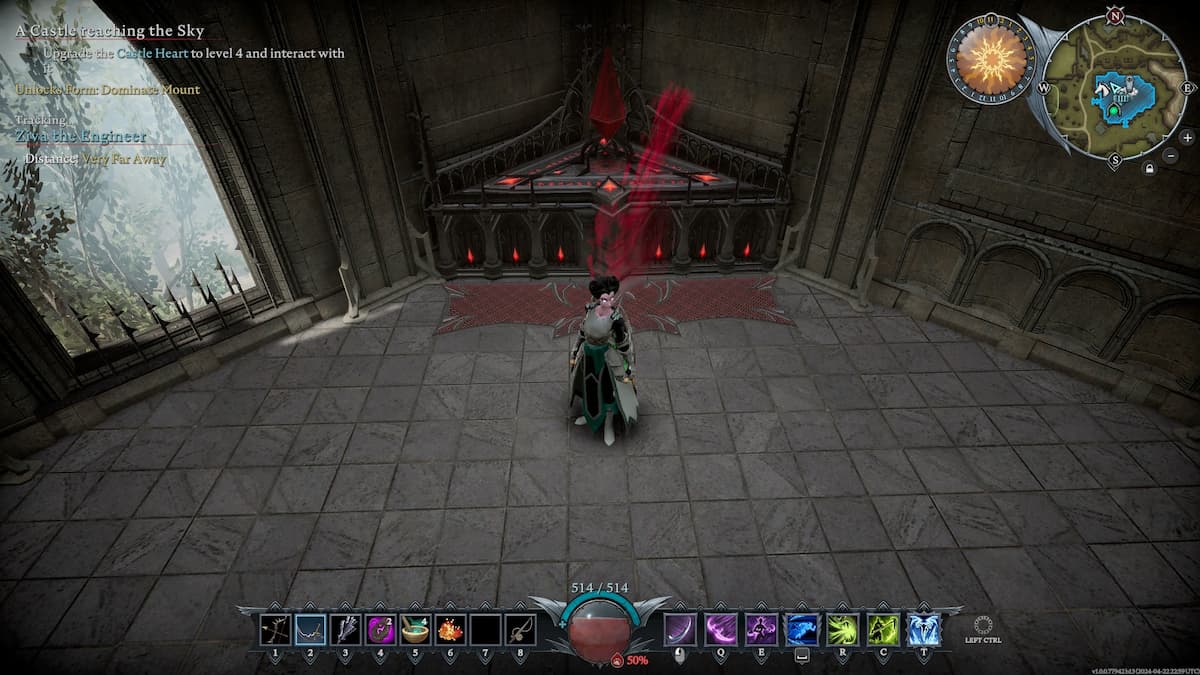Equip the fishing pole in slot 8
The width and height of the screenshot is (1200, 675).
[520, 630]
